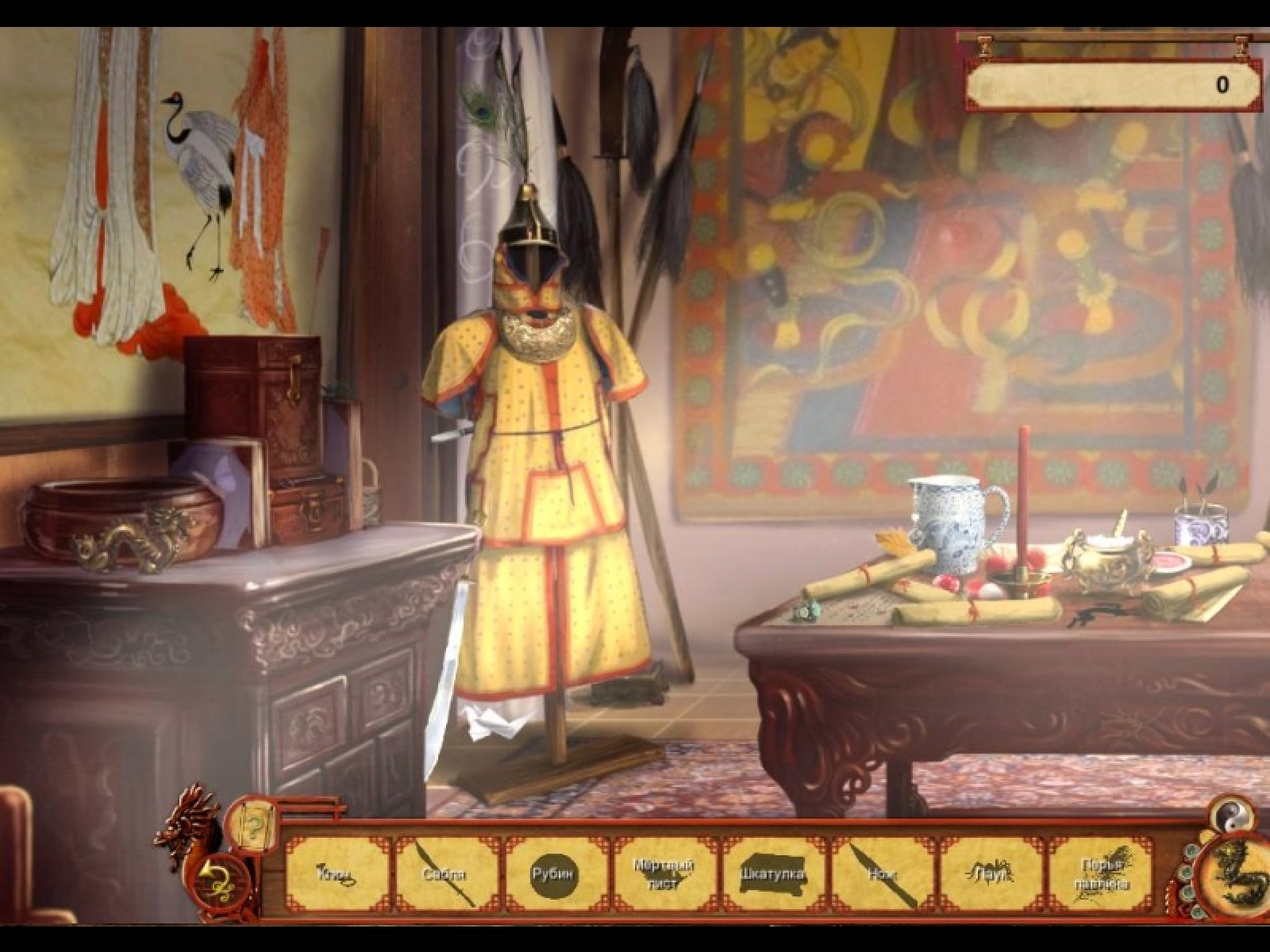Pick the Мёртвый лист (dead leaf) slot
Screen dimensions: 1270x952
coord(664,874)
